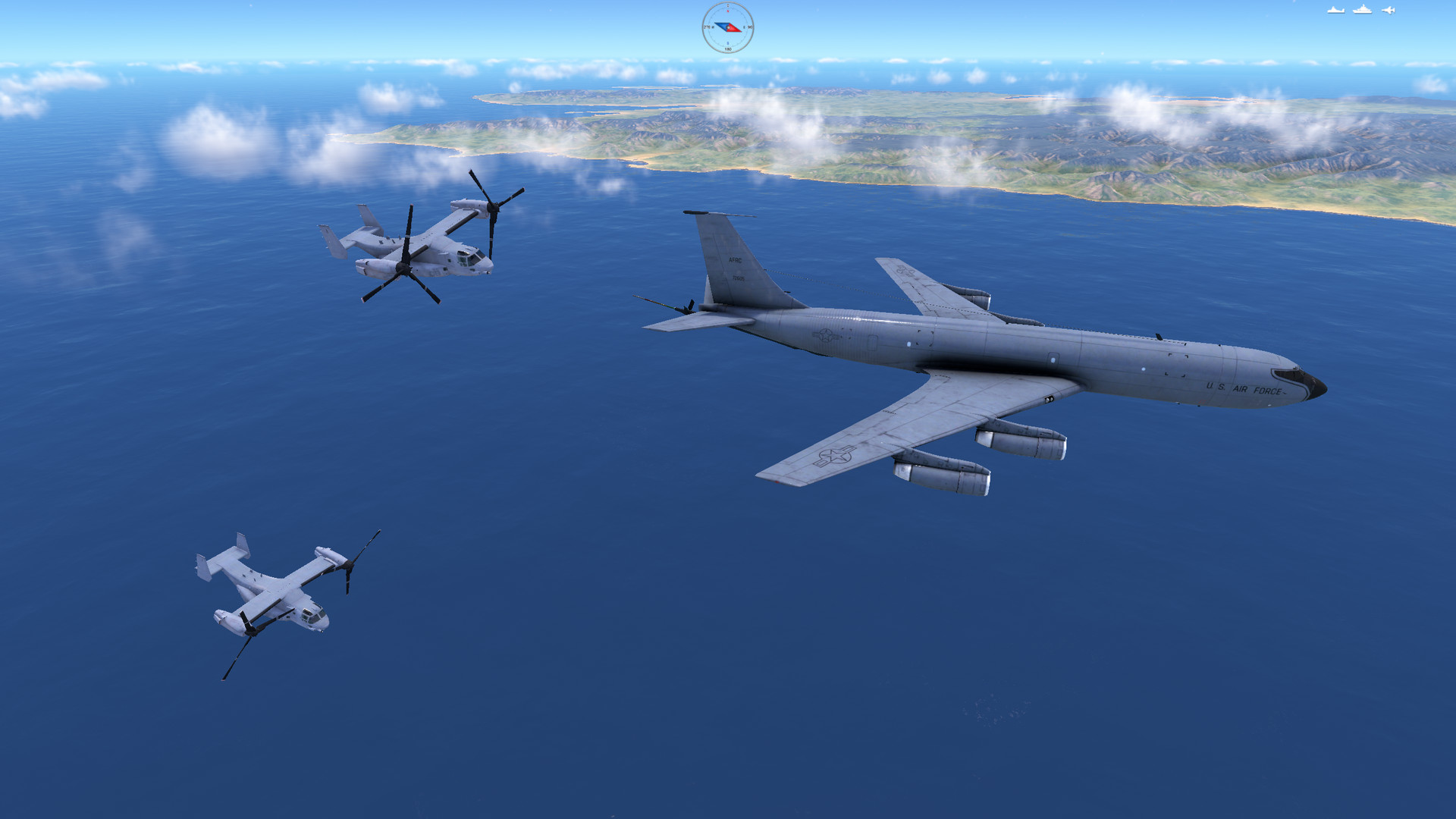Click the red north needle on the compass

[x=736, y=28]
